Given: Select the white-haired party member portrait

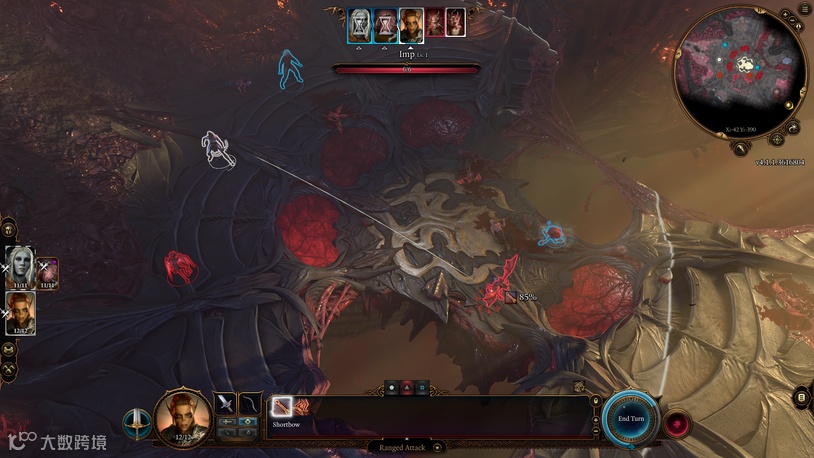Looking at the screenshot, I should [19, 267].
